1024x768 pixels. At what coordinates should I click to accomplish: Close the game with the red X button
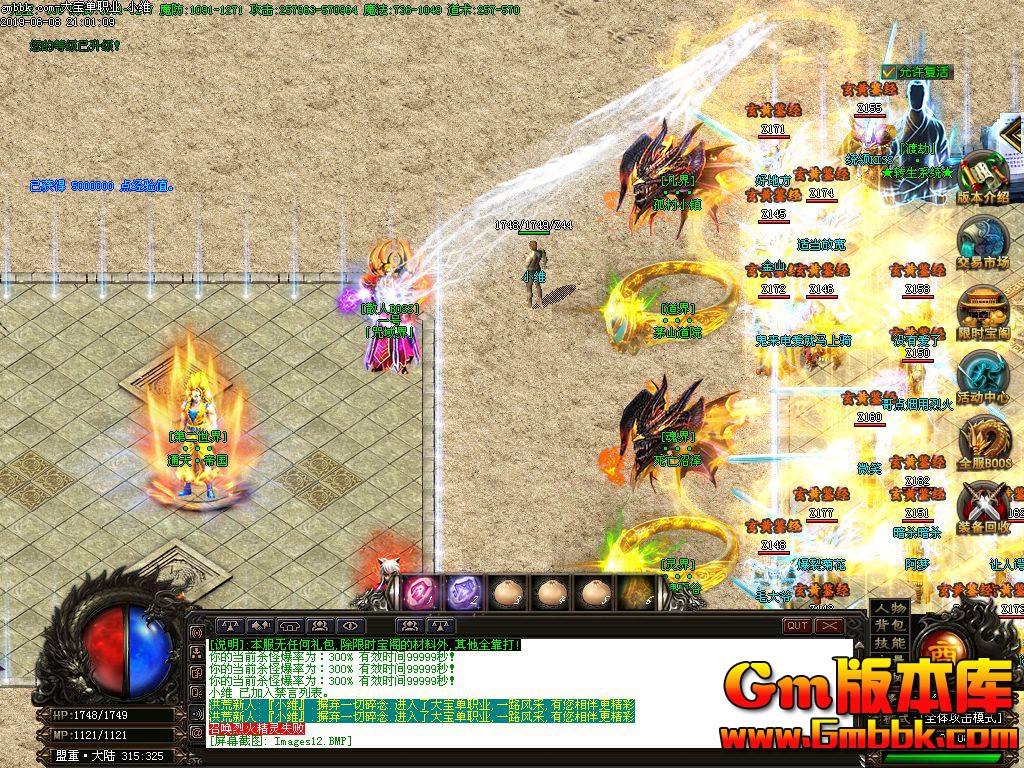(x=829, y=626)
